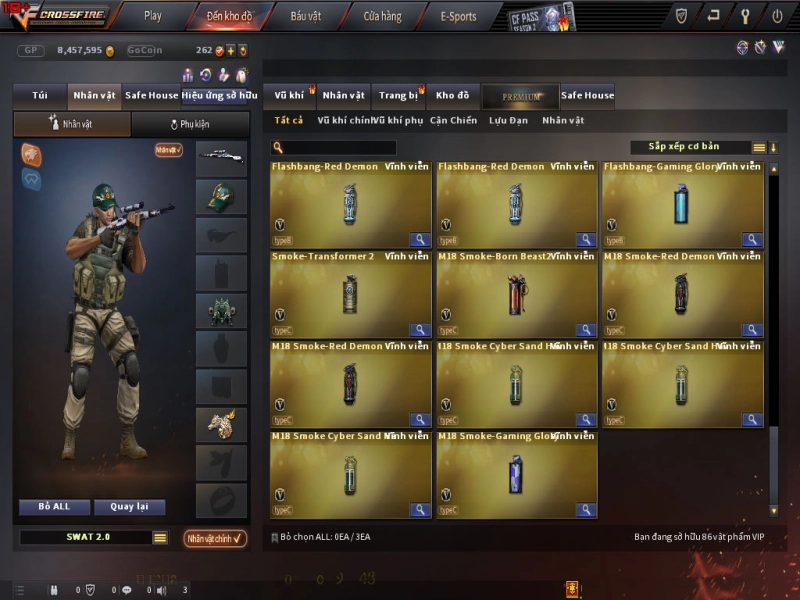
Task: Open the E-Sports menu
Action: (x=458, y=16)
